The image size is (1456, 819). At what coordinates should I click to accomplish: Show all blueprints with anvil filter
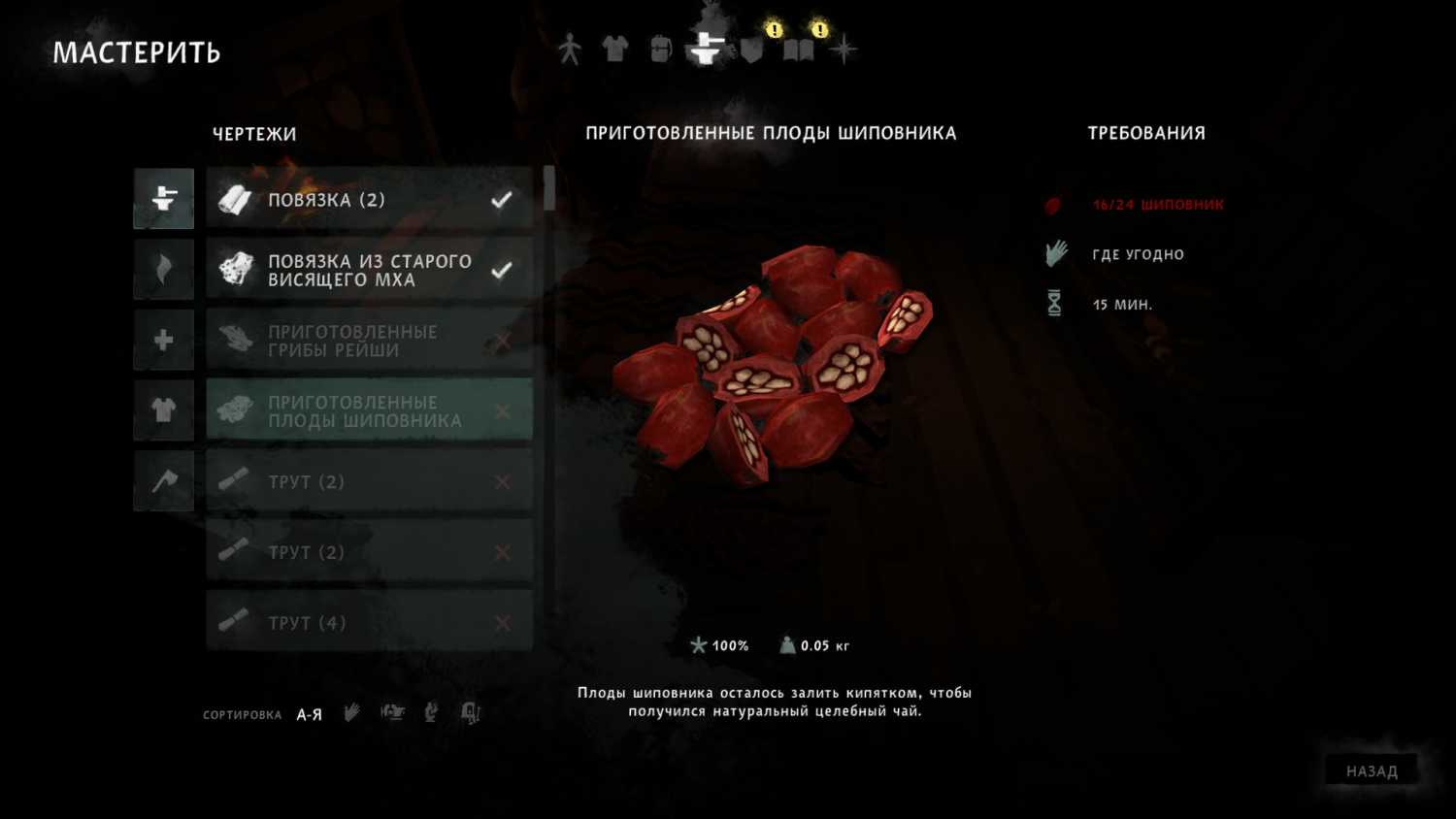[x=164, y=199]
